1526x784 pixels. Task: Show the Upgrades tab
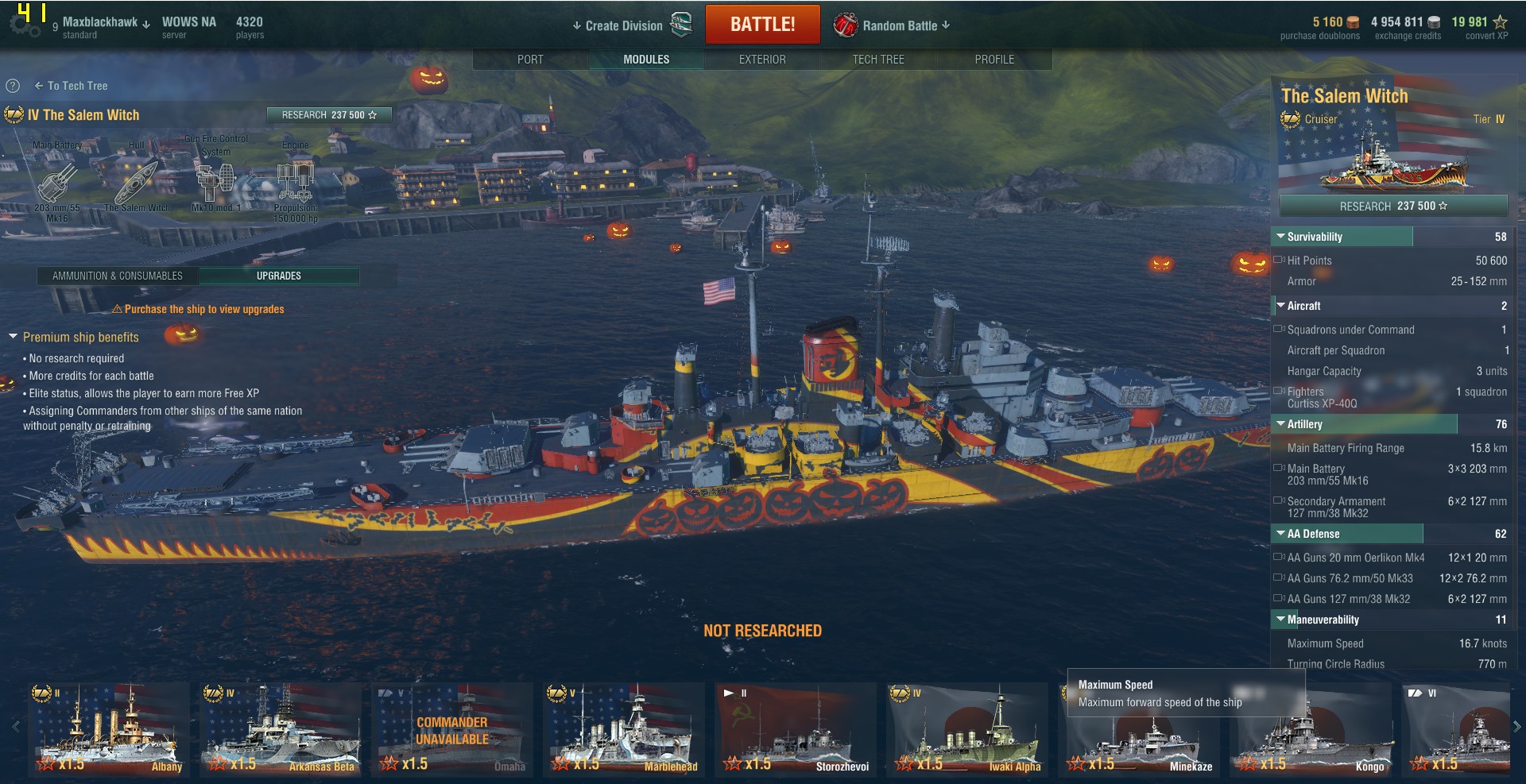(x=279, y=276)
